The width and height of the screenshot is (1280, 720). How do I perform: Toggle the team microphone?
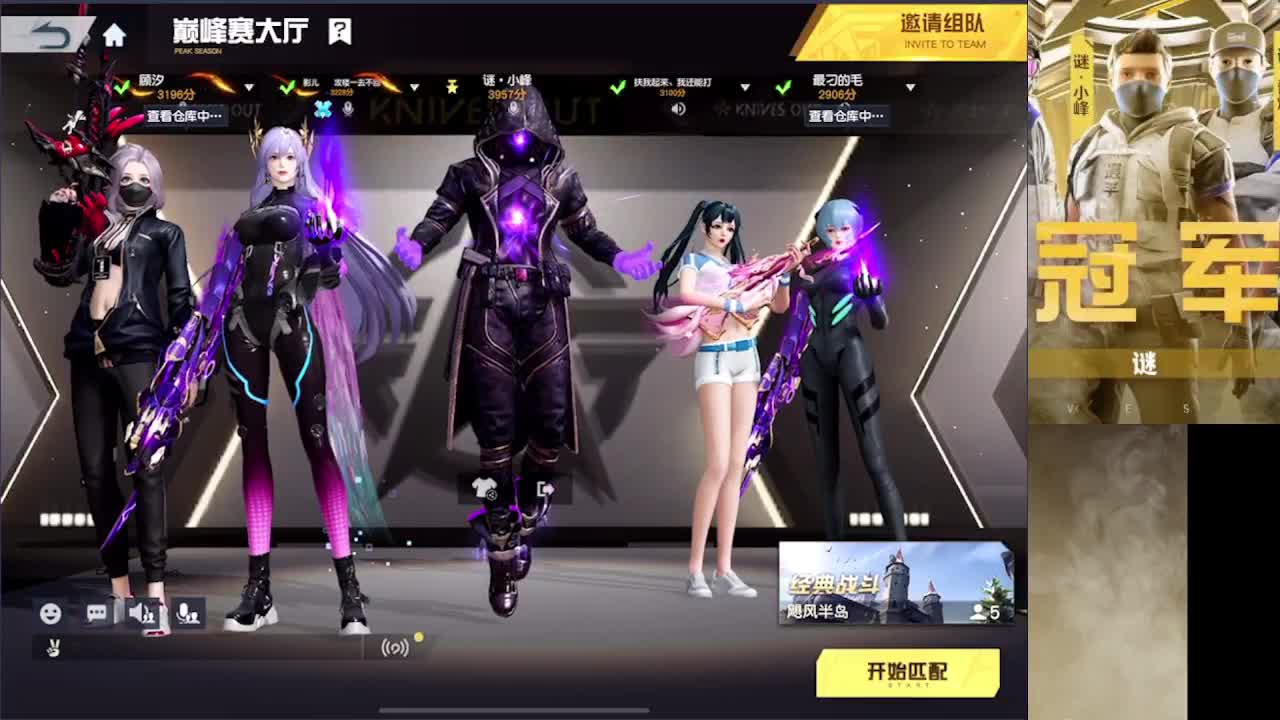point(190,613)
